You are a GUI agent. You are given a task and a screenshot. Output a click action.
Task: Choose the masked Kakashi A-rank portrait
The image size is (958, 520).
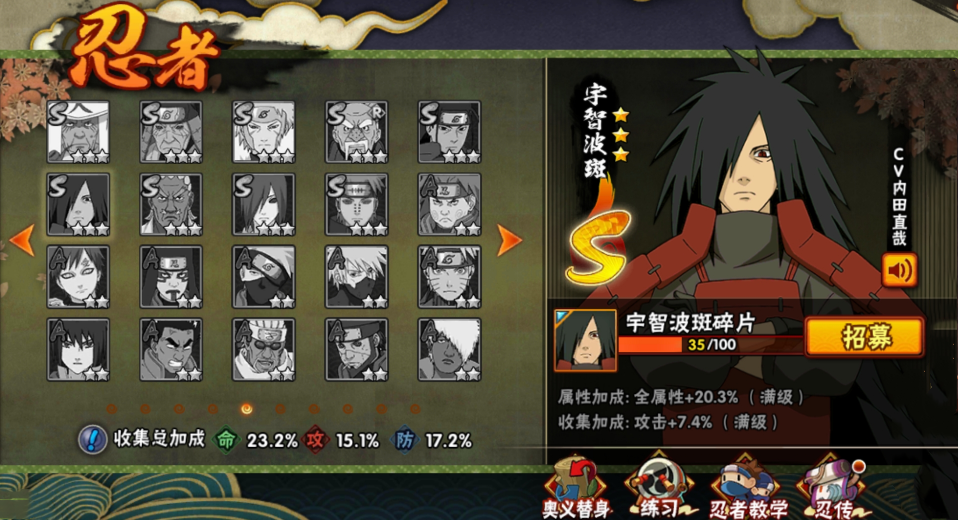pos(264,276)
